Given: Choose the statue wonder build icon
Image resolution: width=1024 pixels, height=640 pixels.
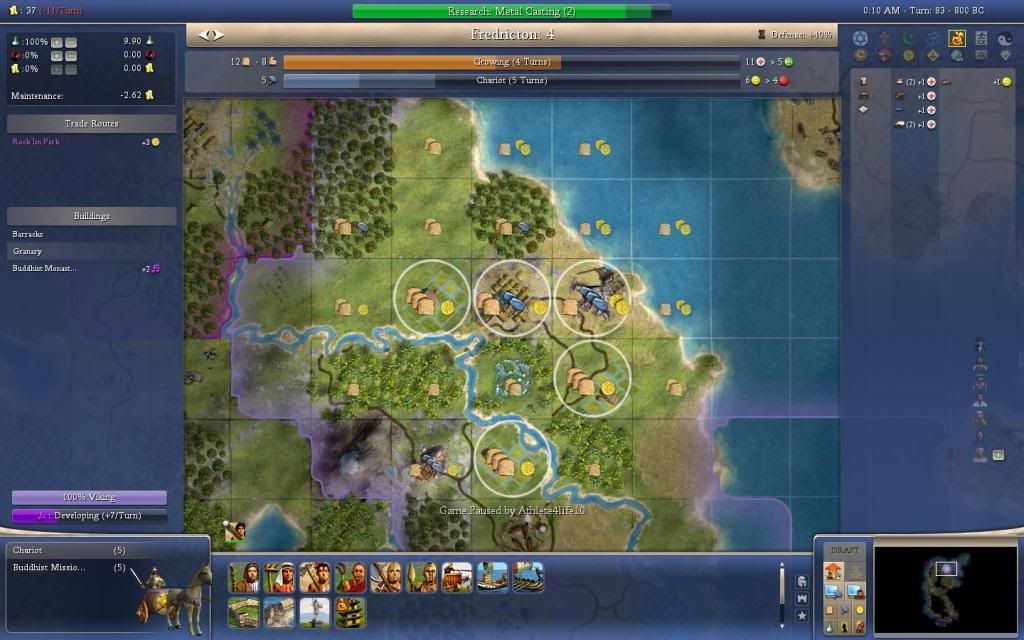Looking at the screenshot, I should coord(314,610).
